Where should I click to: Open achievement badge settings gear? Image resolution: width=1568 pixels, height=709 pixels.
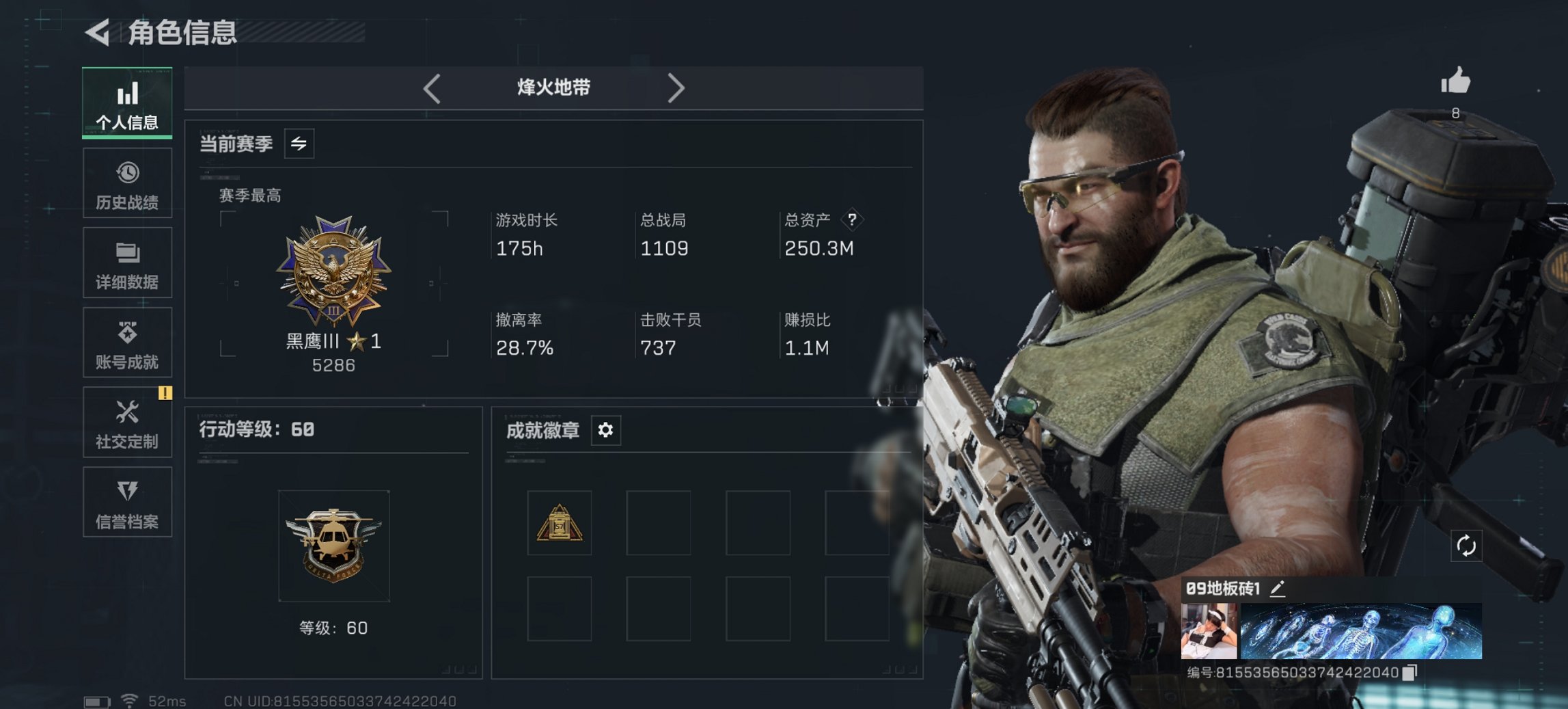point(605,431)
